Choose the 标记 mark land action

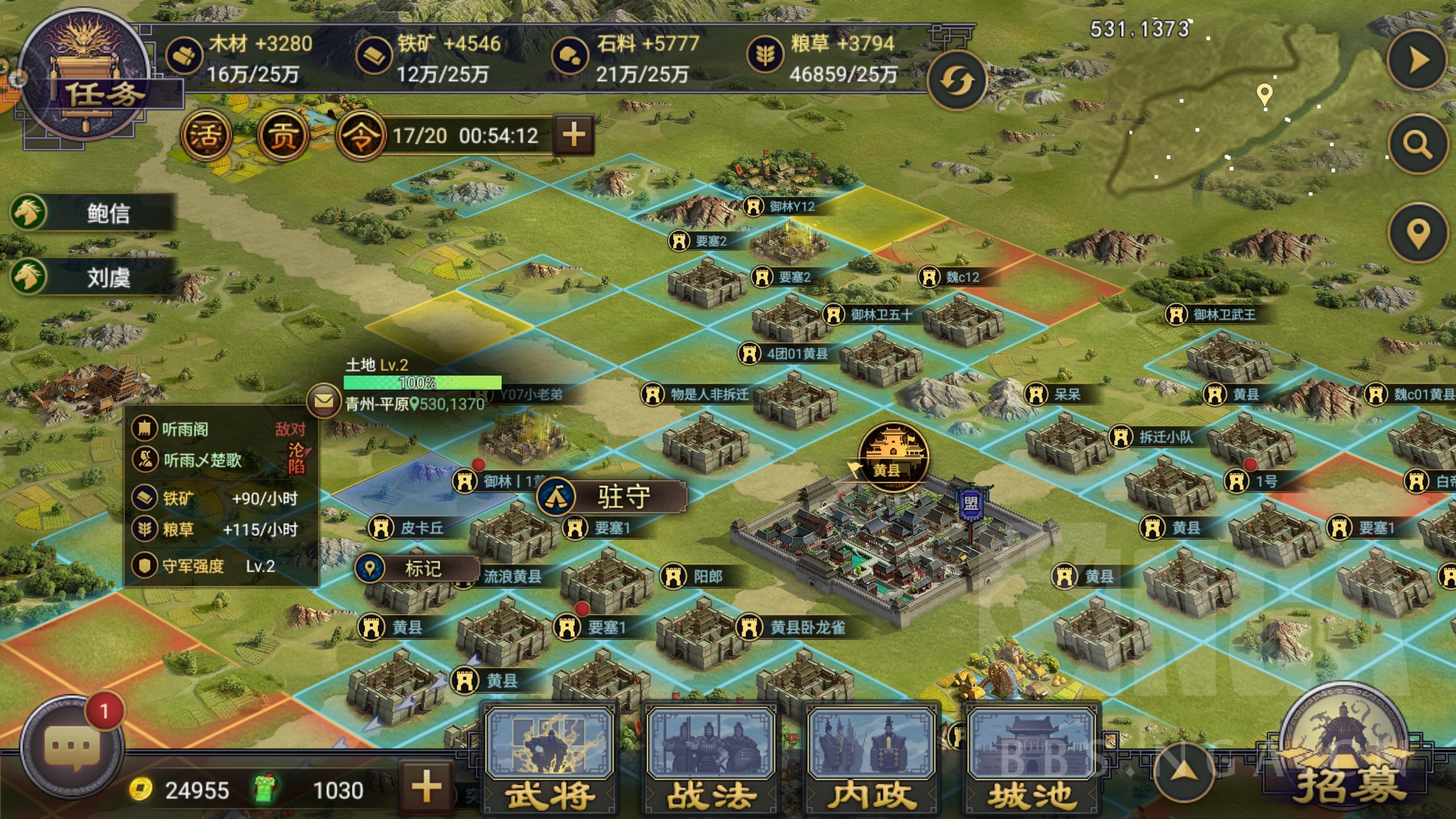click(x=417, y=568)
